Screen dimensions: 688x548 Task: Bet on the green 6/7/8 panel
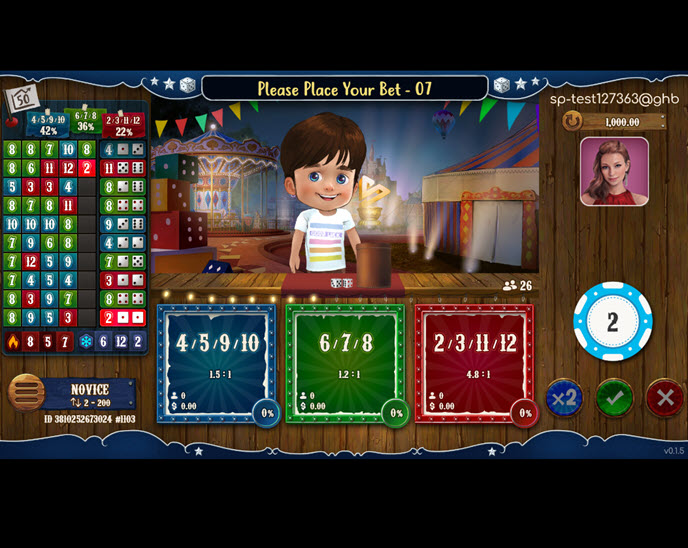345,362
